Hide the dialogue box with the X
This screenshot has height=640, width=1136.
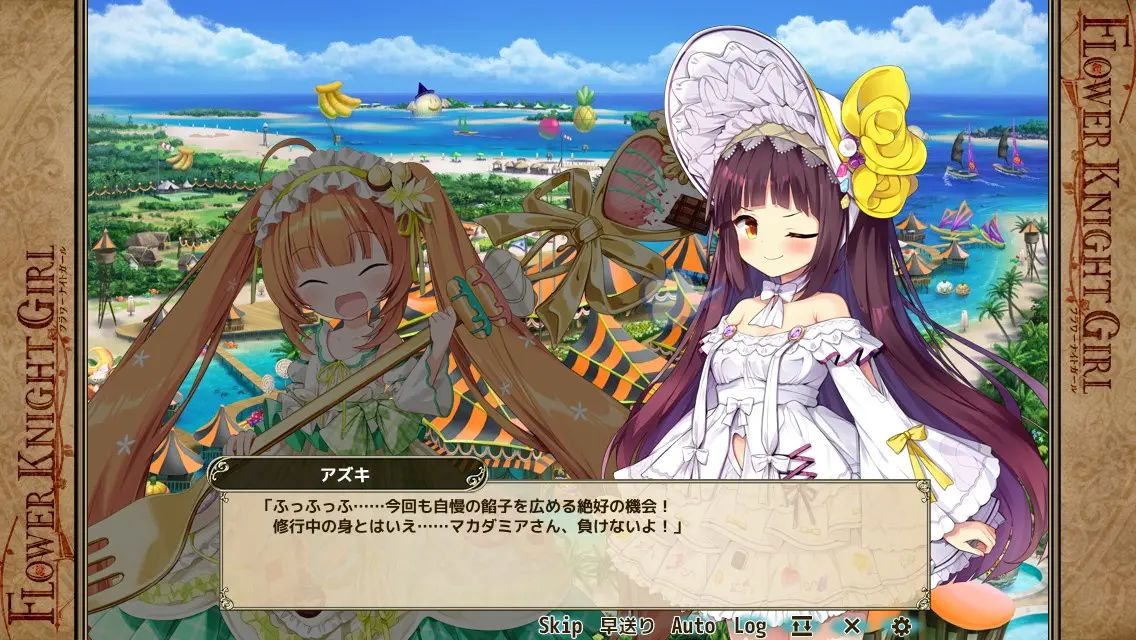click(851, 626)
